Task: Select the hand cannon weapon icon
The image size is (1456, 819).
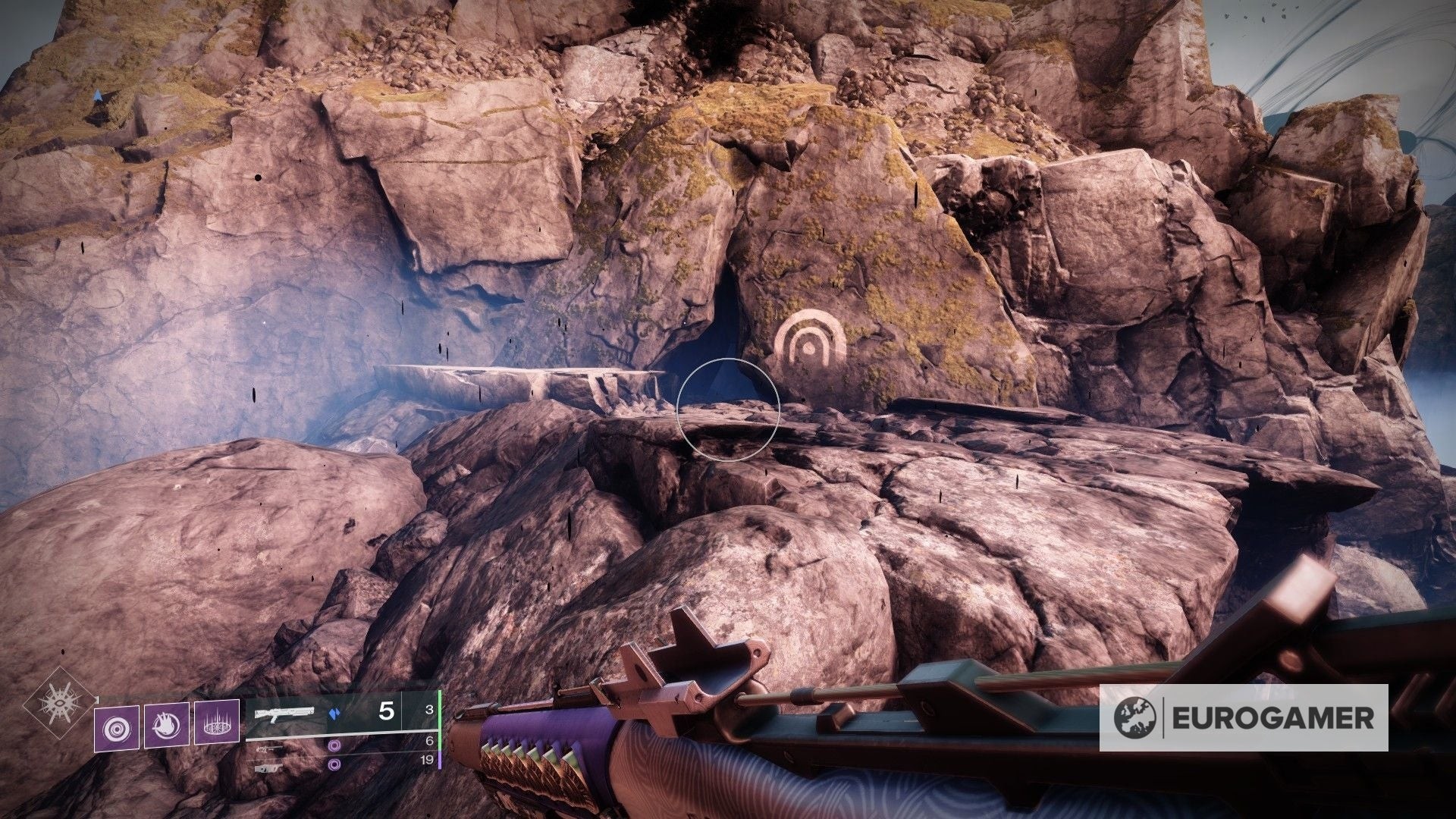Action: 268,767
